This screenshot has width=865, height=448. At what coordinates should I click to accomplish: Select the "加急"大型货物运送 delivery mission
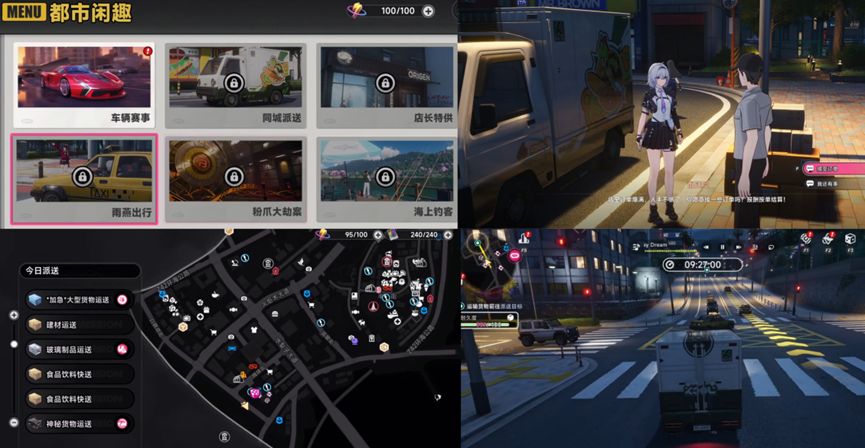[78, 299]
